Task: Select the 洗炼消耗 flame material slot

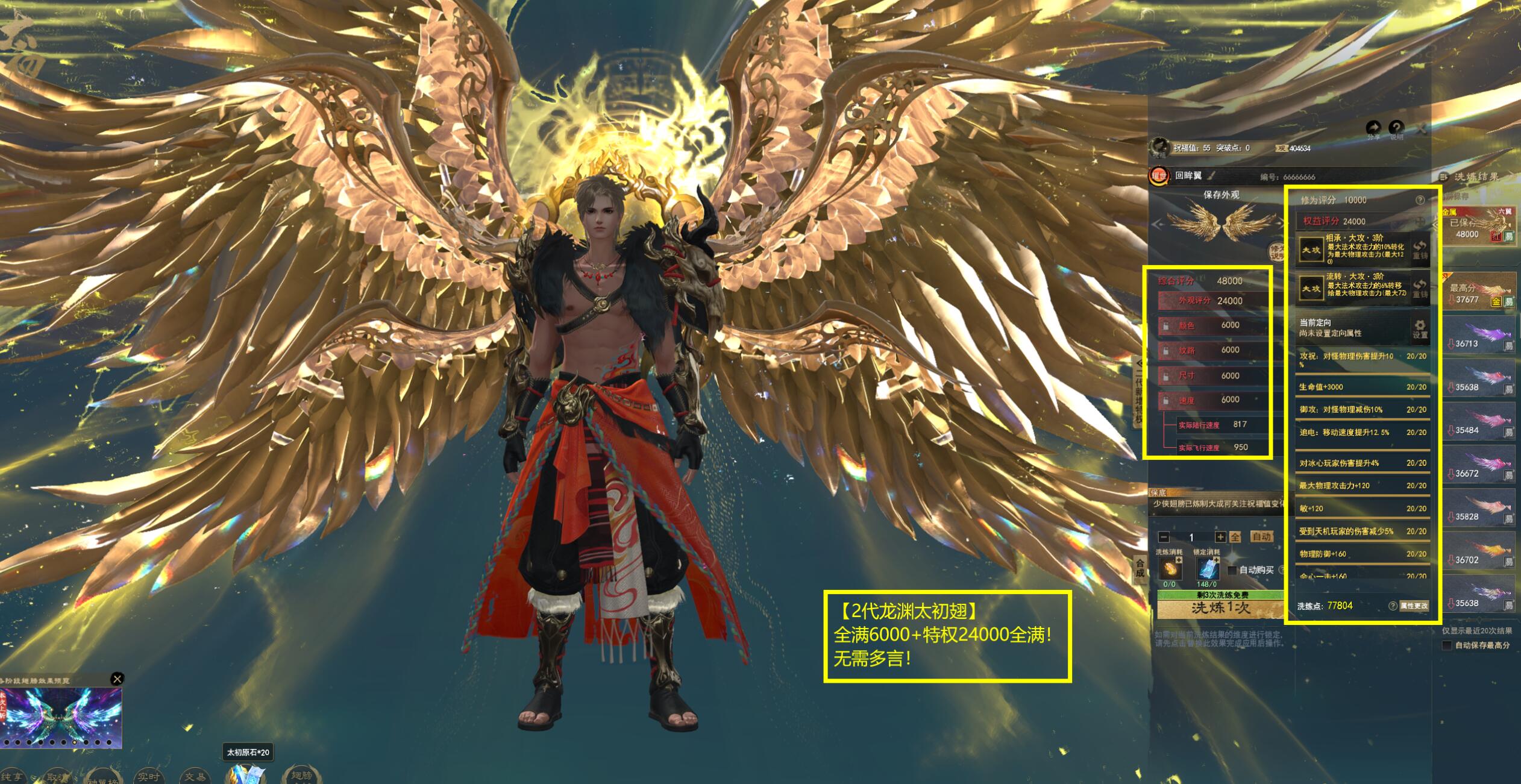Action: click(1169, 568)
